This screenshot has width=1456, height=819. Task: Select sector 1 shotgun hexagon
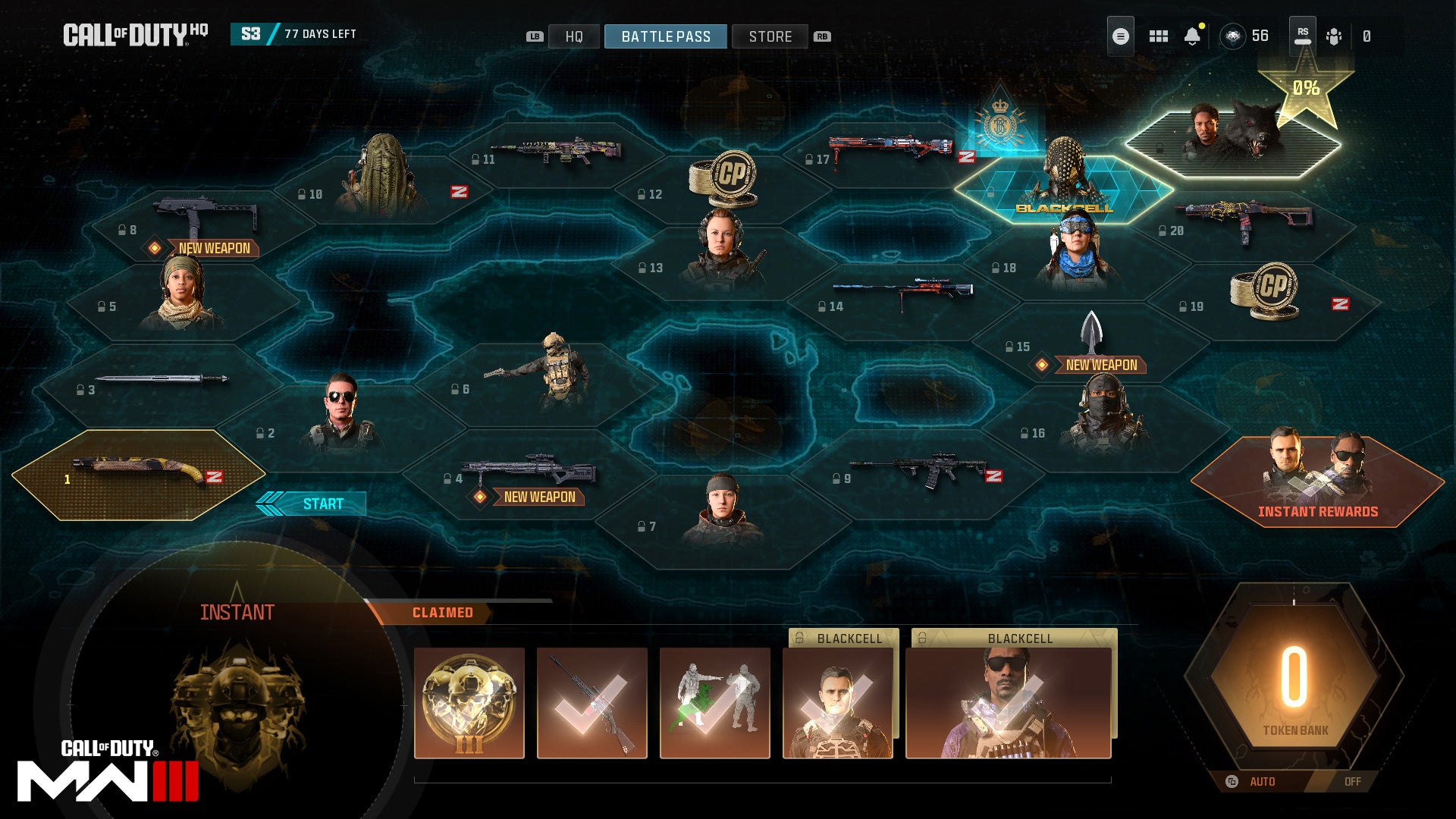[139, 475]
